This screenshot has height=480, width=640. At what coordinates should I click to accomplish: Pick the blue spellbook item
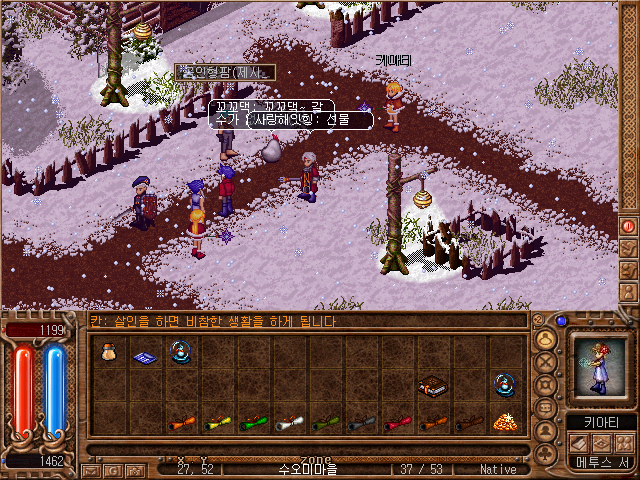coord(143,356)
